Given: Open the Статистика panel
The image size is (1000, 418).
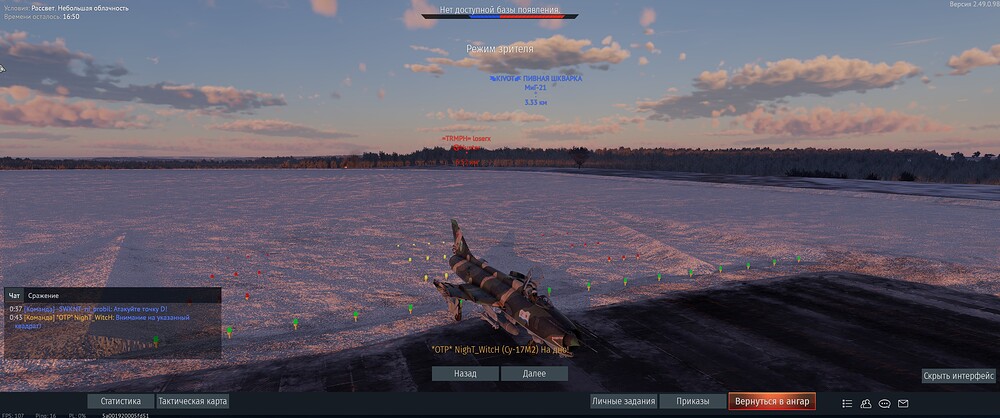Looking at the screenshot, I should tap(121, 401).
